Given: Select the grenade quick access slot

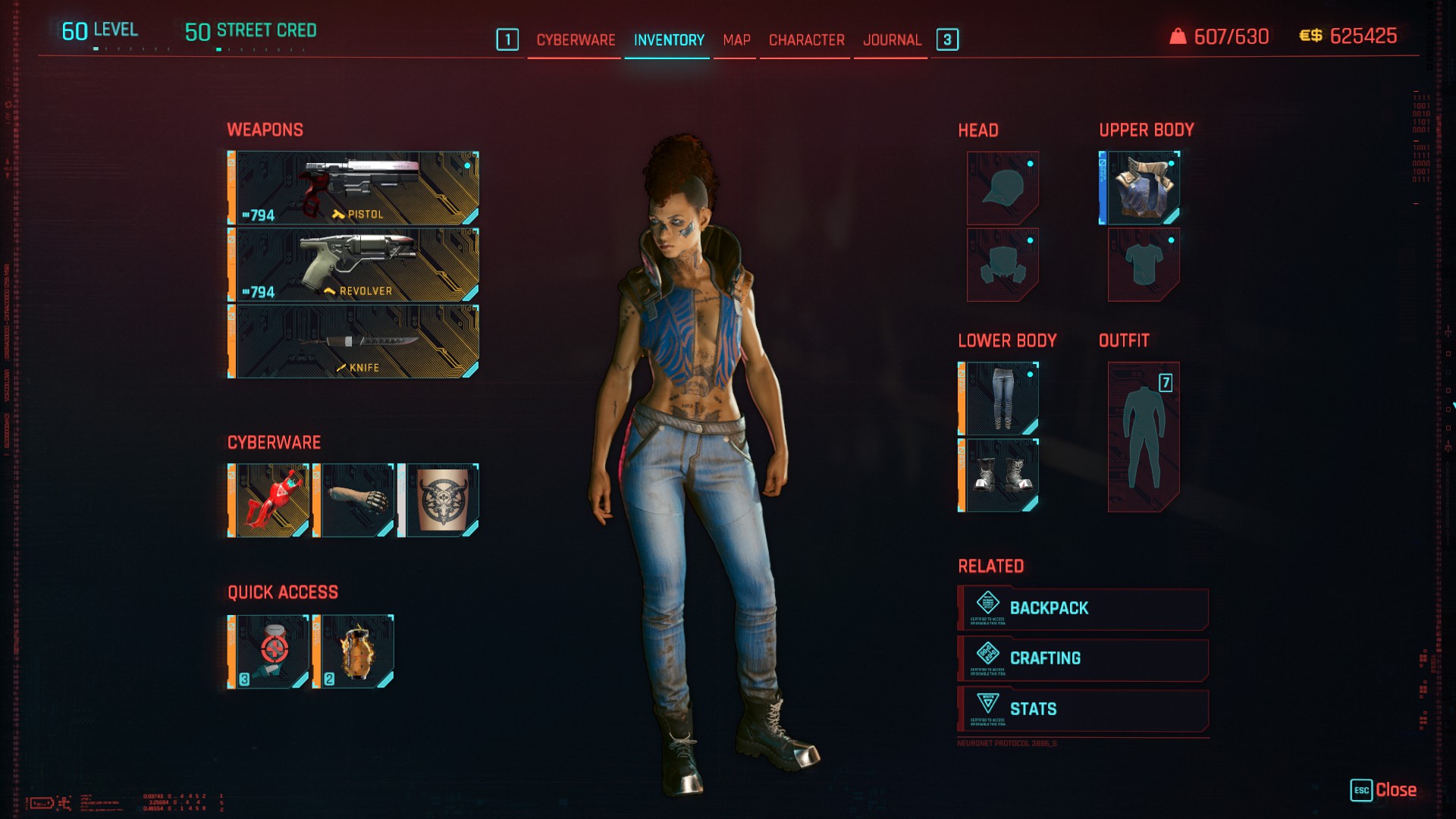Looking at the screenshot, I should pyautogui.click(x=354, y=652).
